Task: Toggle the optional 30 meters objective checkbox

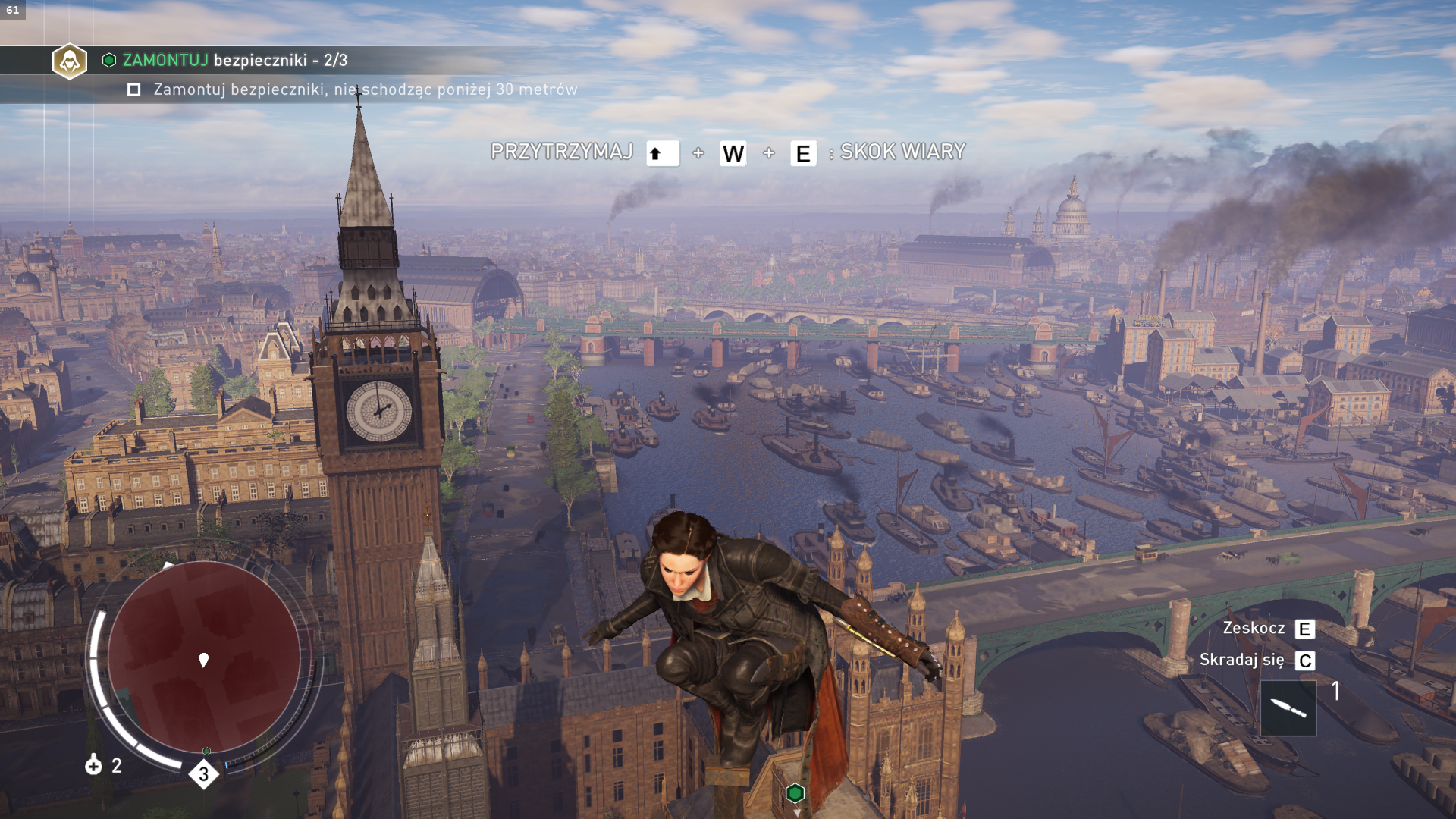Action: [134, 90]
